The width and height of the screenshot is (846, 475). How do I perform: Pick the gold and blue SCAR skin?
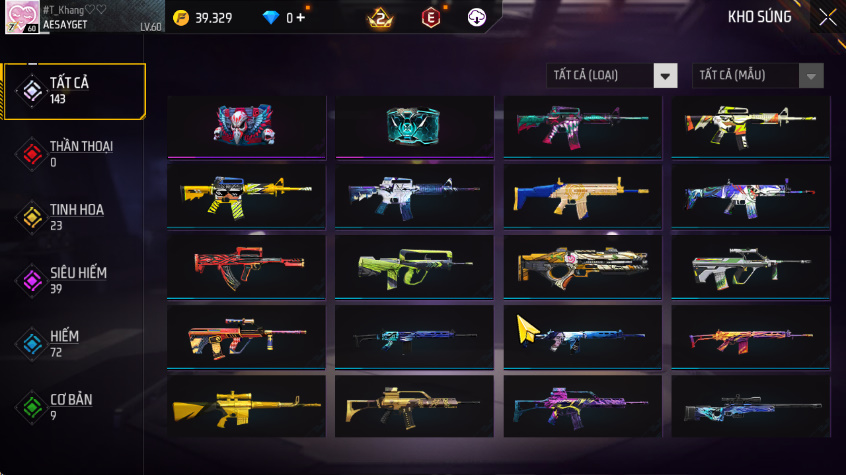(x=582, y=194)
